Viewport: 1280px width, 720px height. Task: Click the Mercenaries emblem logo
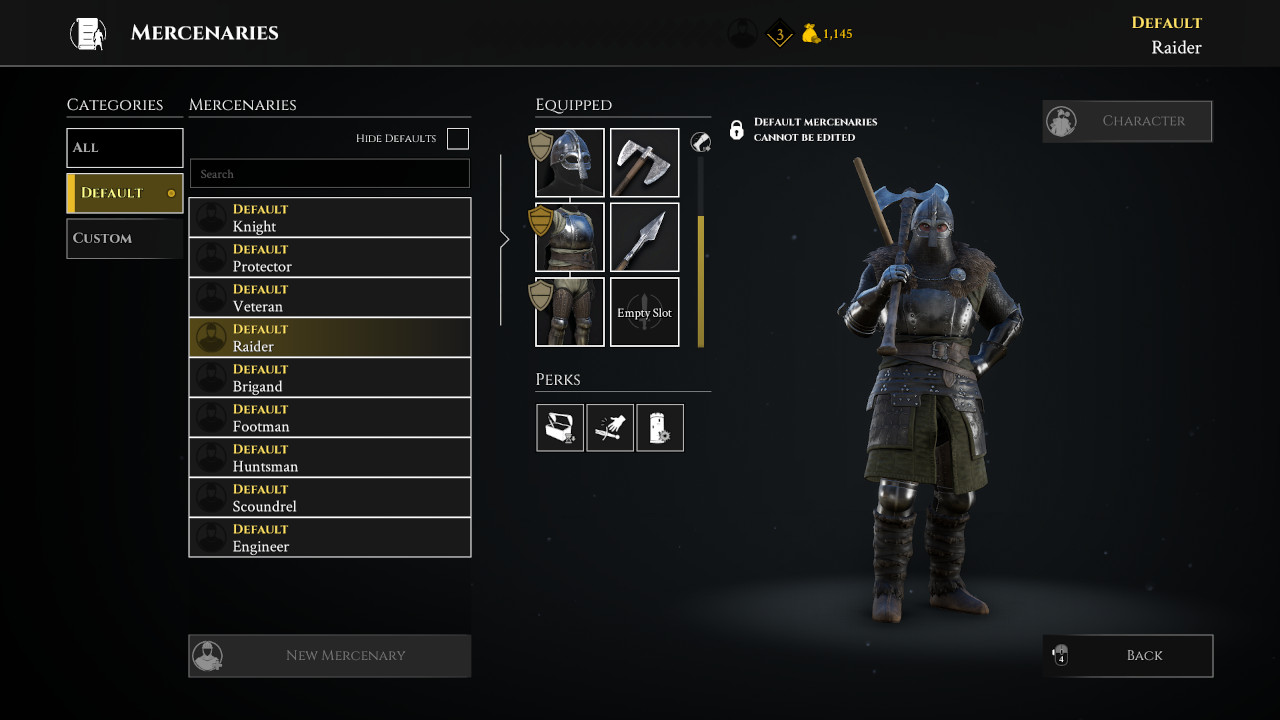coord(87,32)
